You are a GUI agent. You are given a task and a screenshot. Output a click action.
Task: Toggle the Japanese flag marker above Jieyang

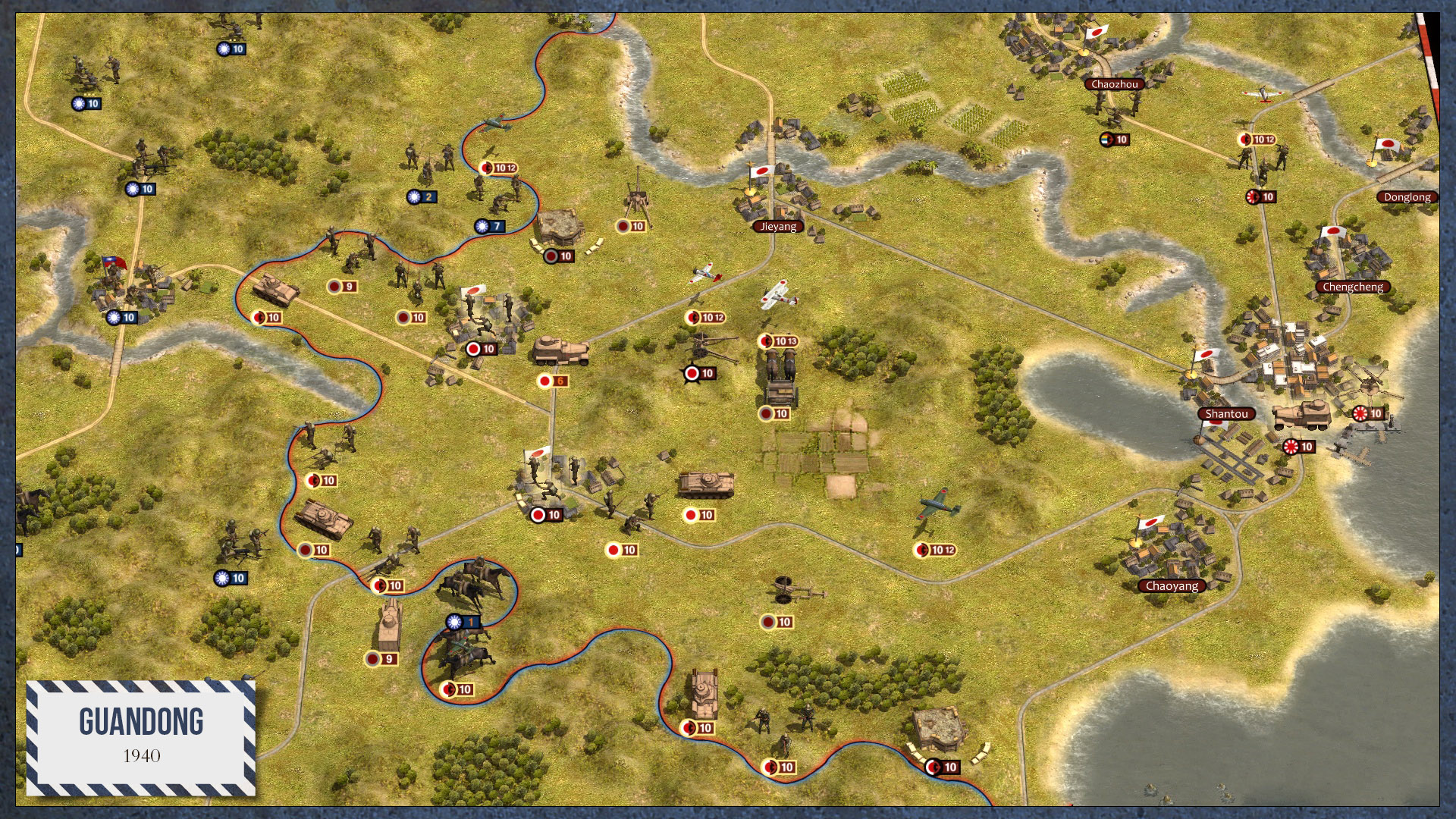(761, 171)
